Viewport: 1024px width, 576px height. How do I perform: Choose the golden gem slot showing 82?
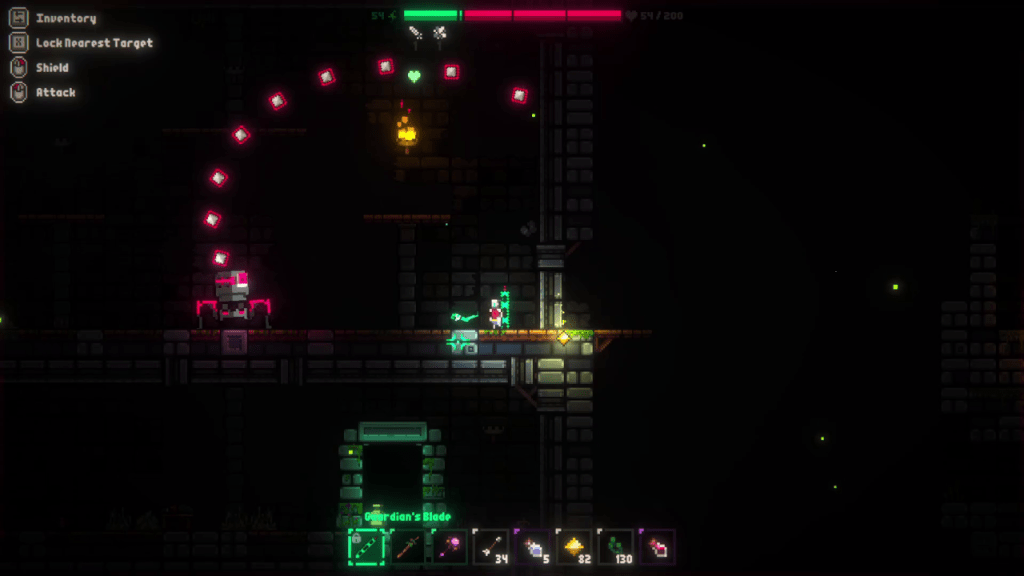[574, 546]
